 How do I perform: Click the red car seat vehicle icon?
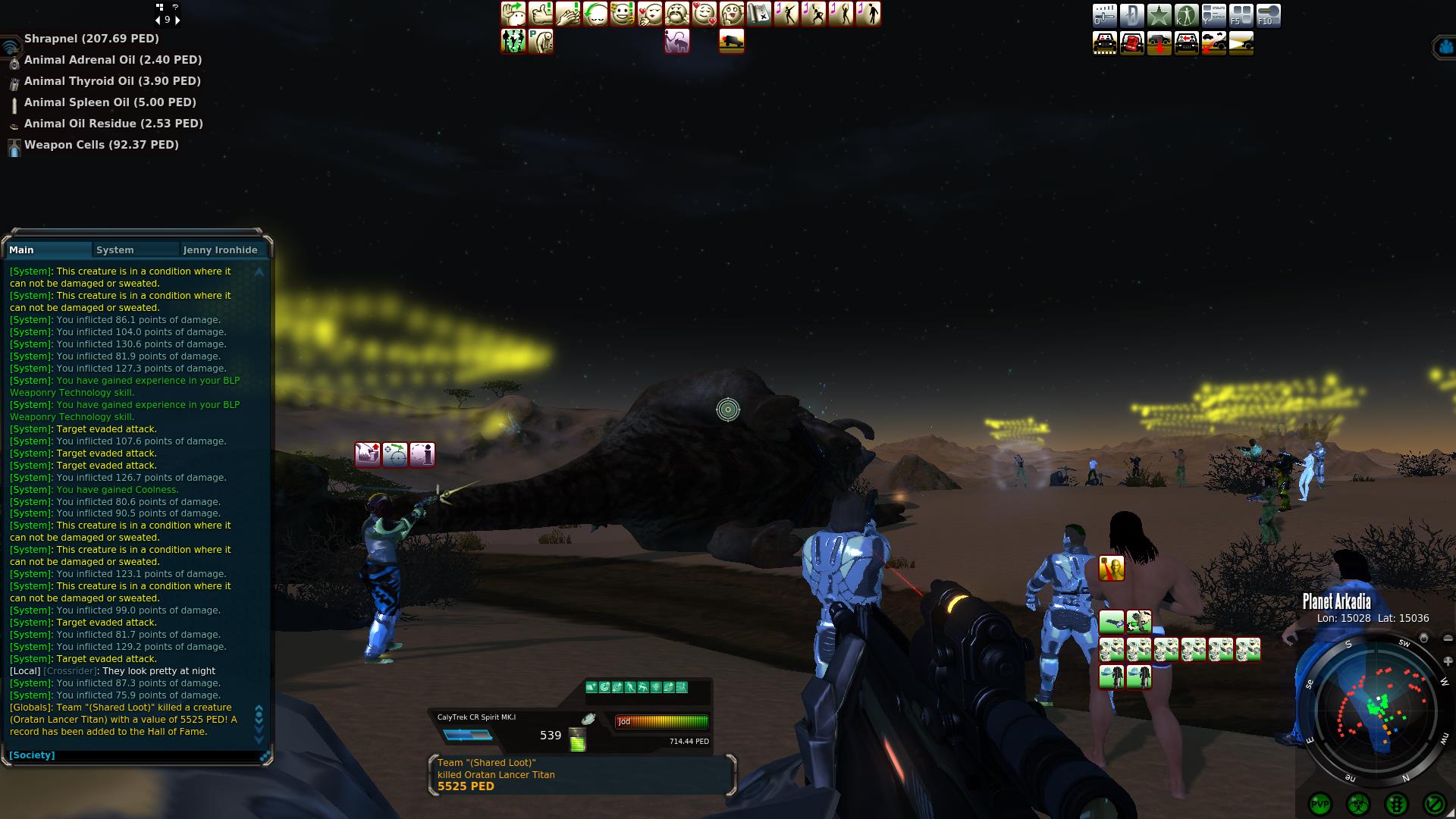click(1131, 43)
